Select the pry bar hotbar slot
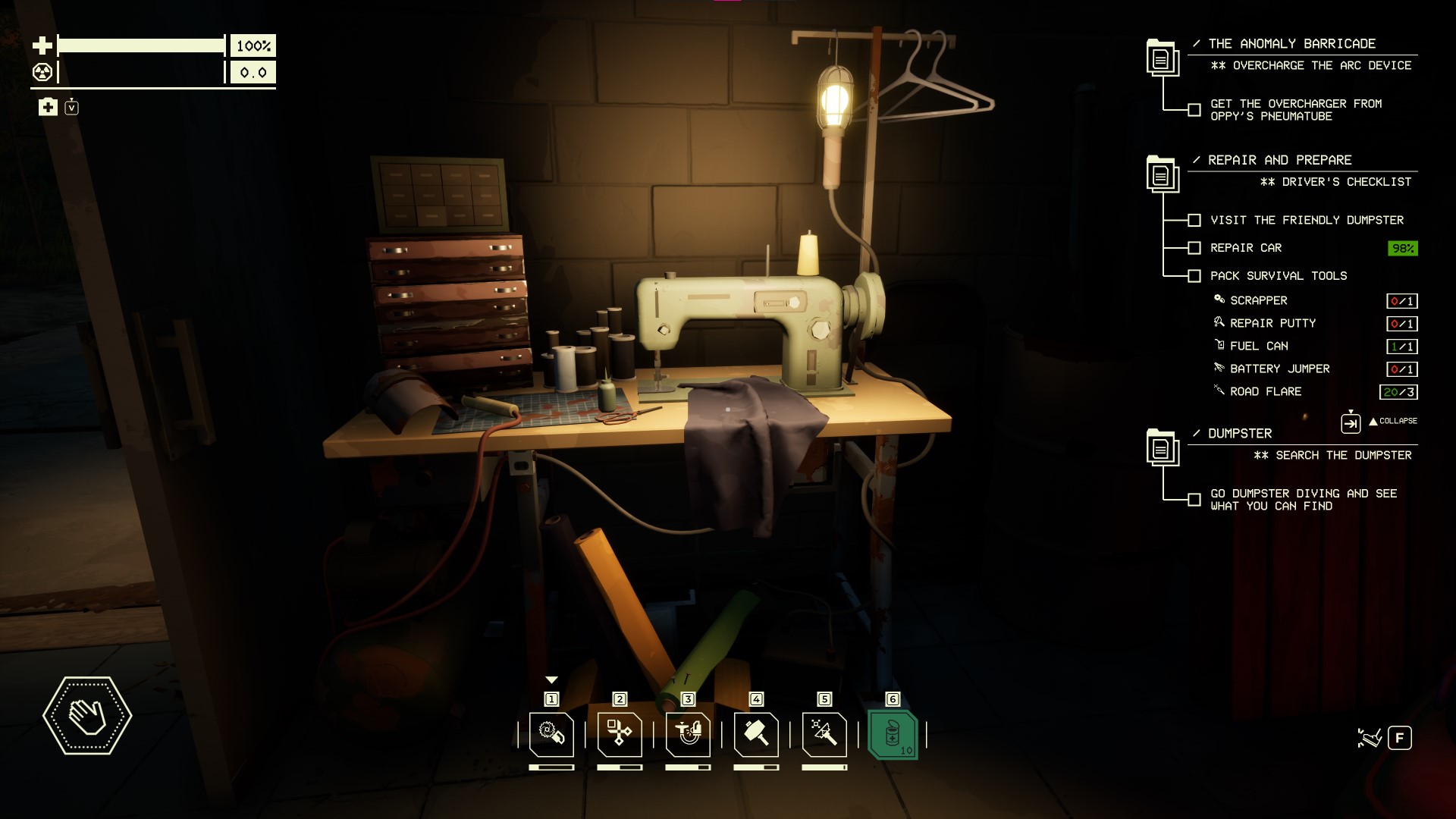 pos(824,734)
